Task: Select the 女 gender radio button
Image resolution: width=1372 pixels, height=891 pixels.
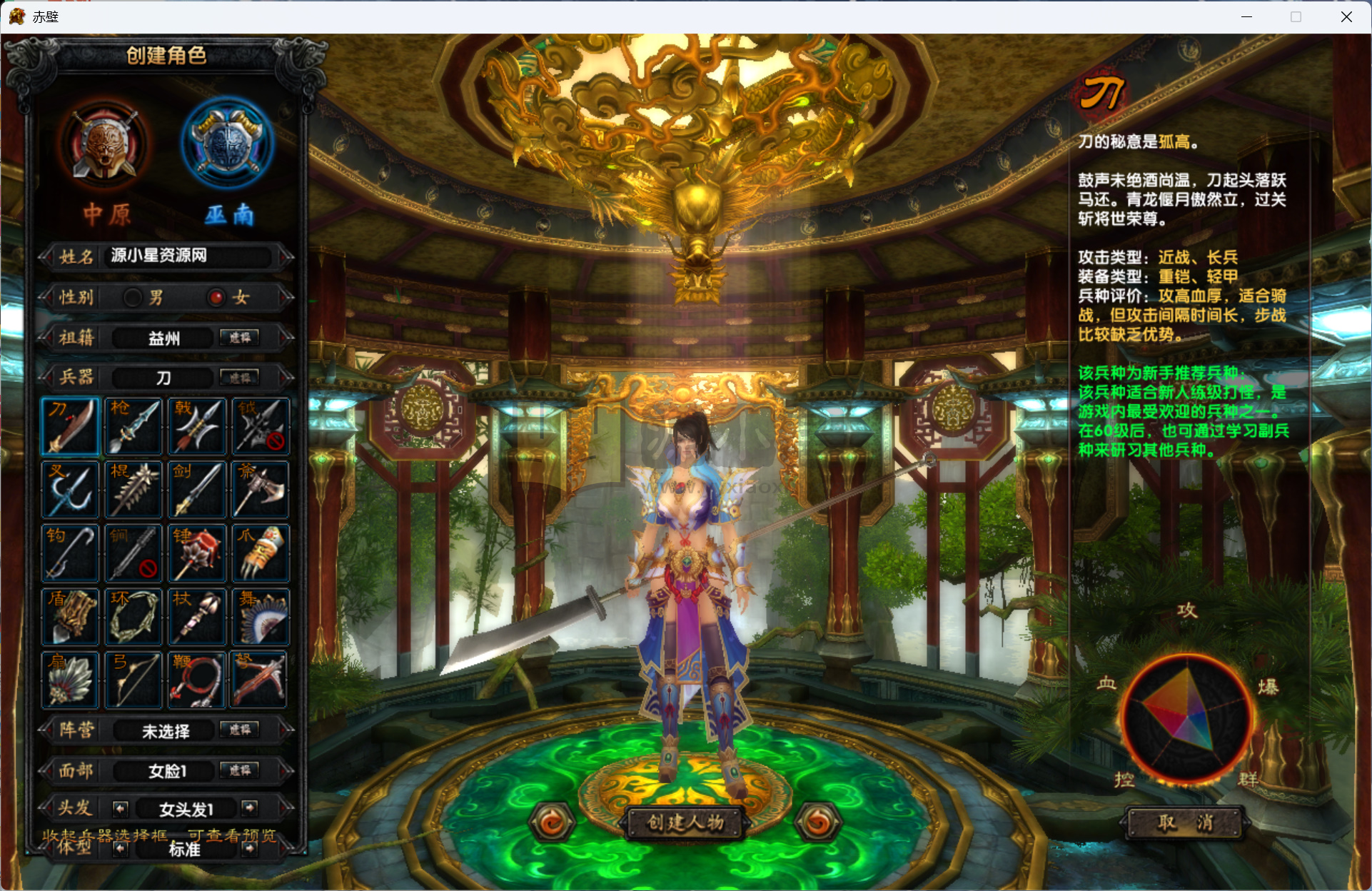Action: 216,298
